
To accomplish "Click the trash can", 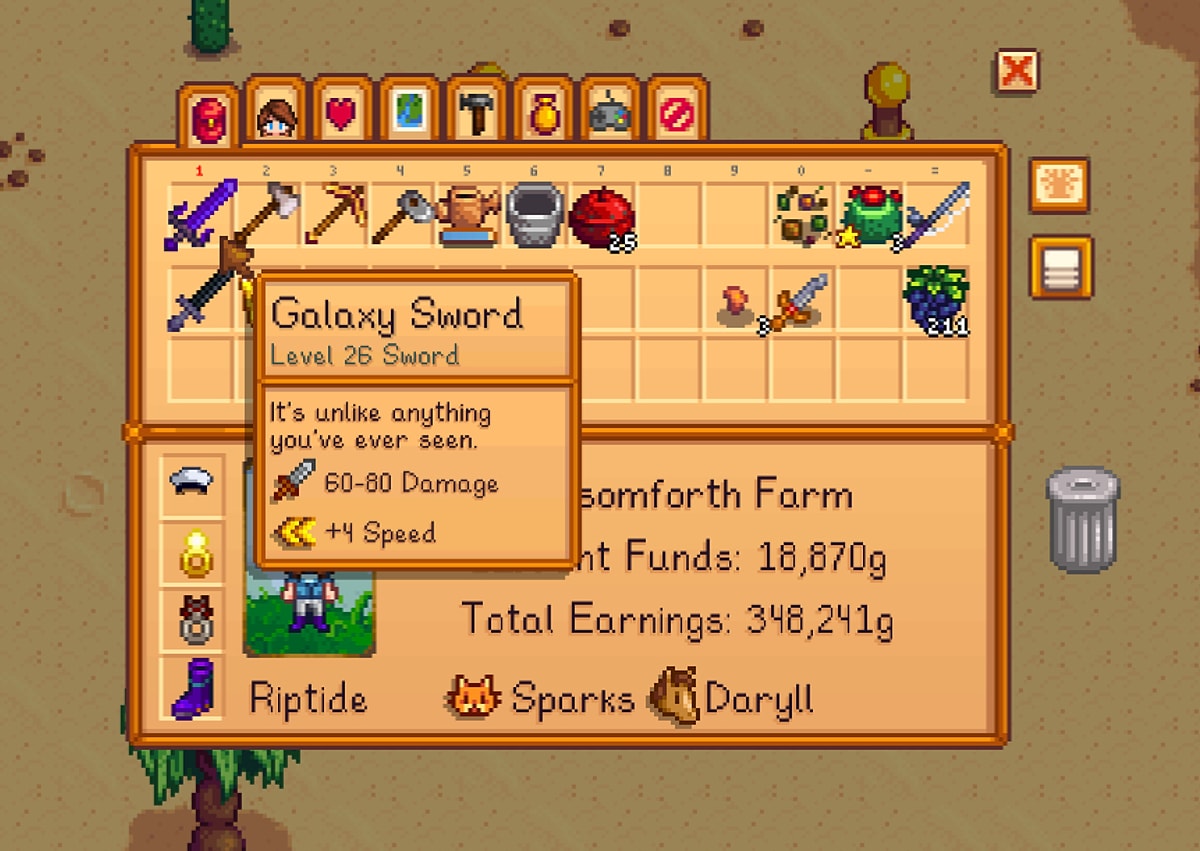I will pyautogui.click(x=1083, y=518).
